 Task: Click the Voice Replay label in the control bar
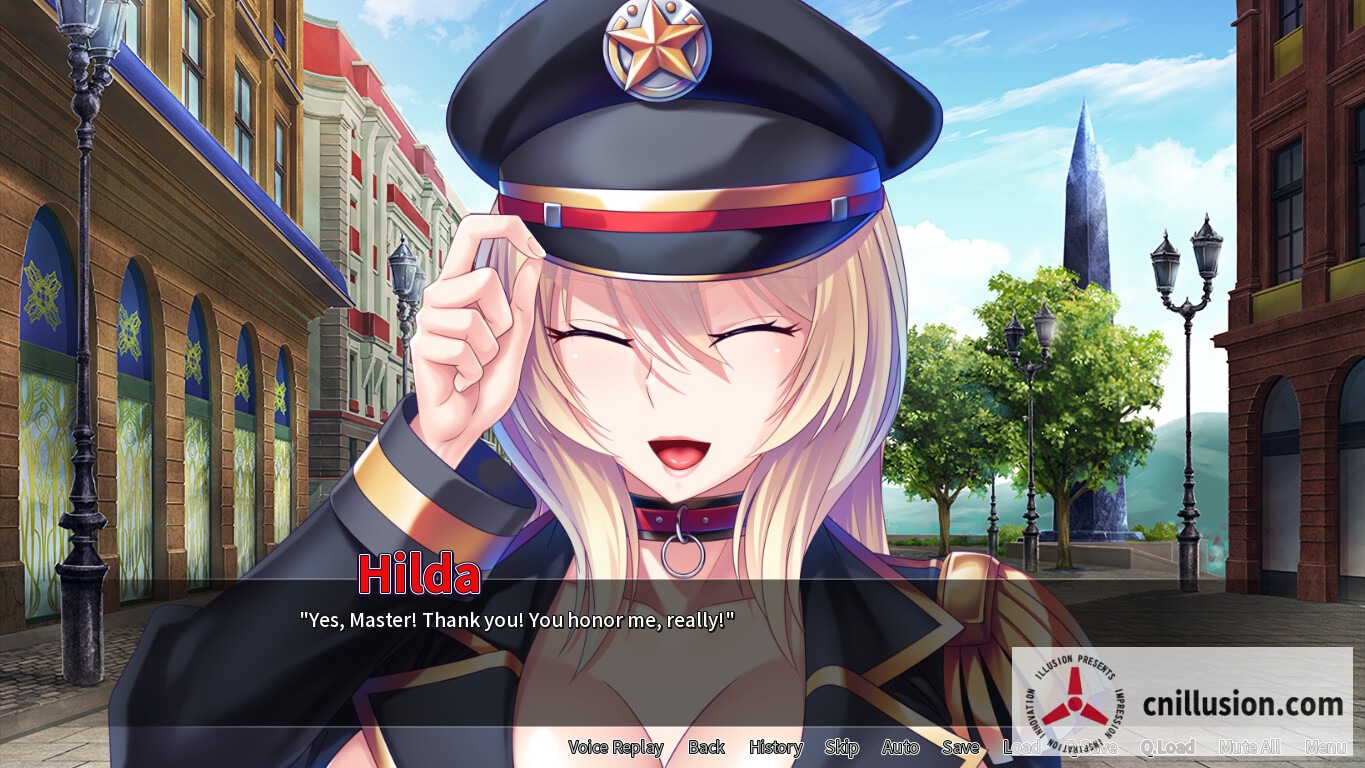tap(616, 747)
